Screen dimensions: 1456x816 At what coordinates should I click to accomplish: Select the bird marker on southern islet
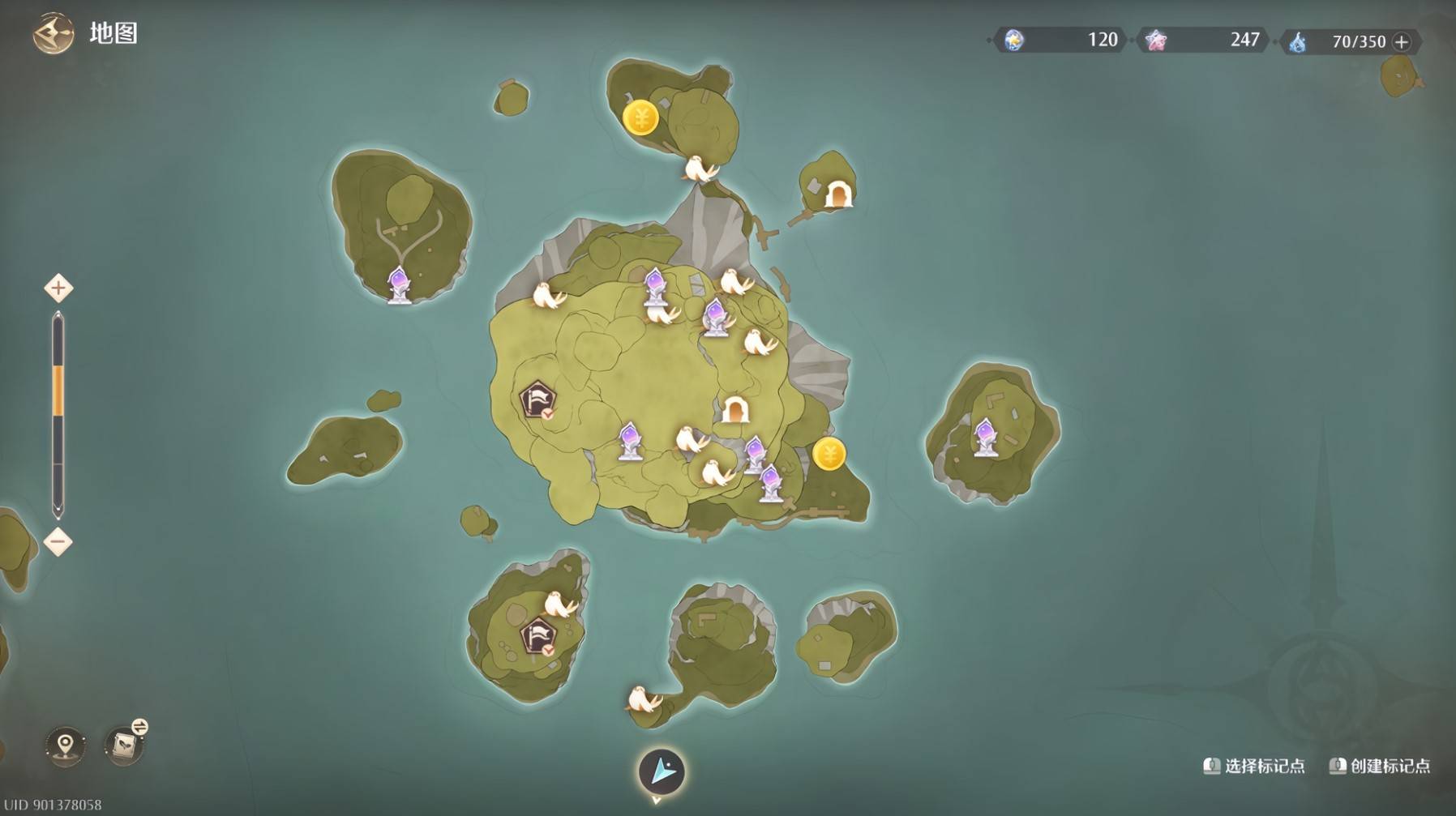(x=644, y=699)
